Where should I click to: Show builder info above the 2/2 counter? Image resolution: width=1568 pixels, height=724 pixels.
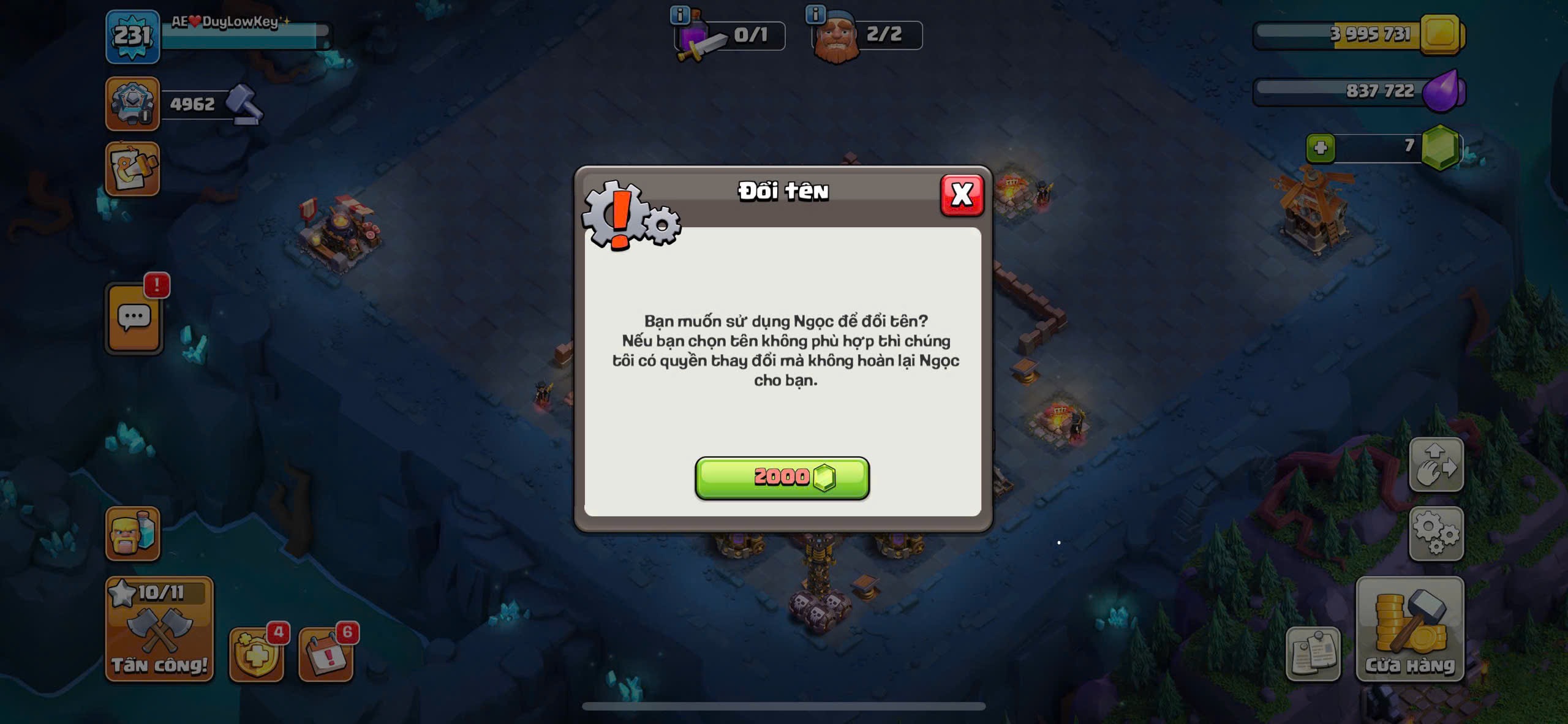click(x=815, y=13)
